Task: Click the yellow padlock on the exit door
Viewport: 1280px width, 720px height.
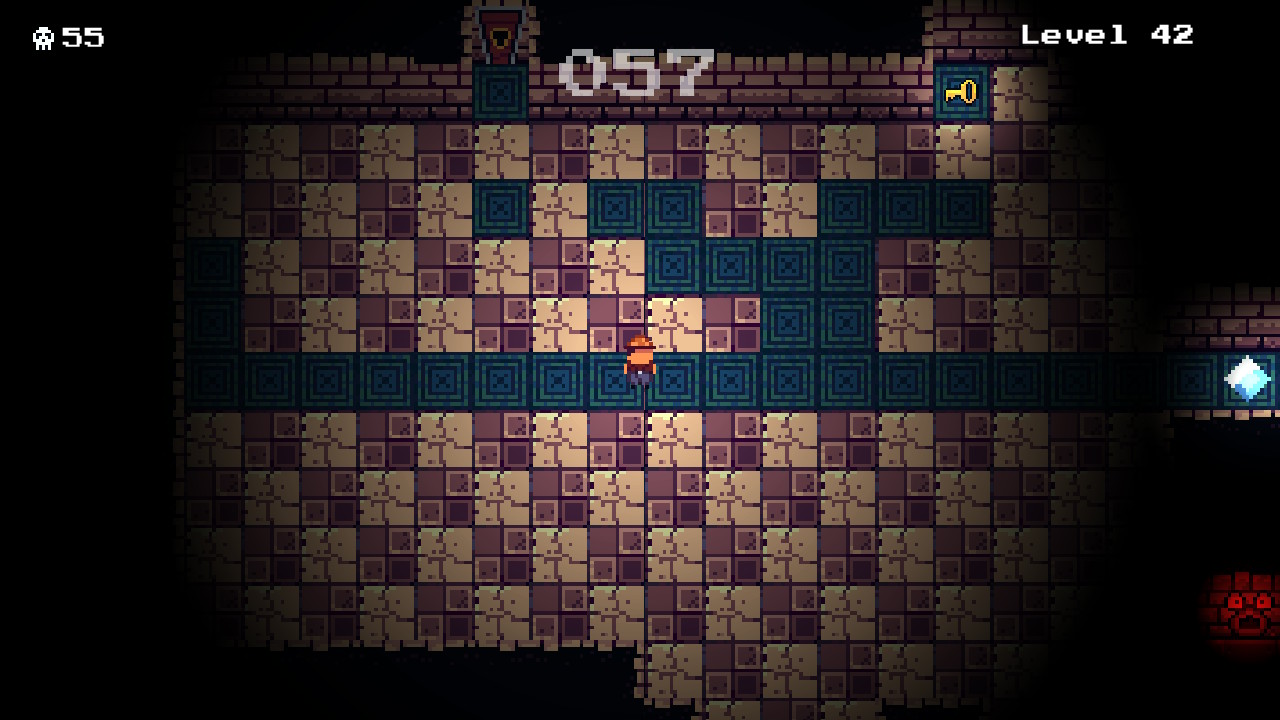Action: click(x=500, y=40)
